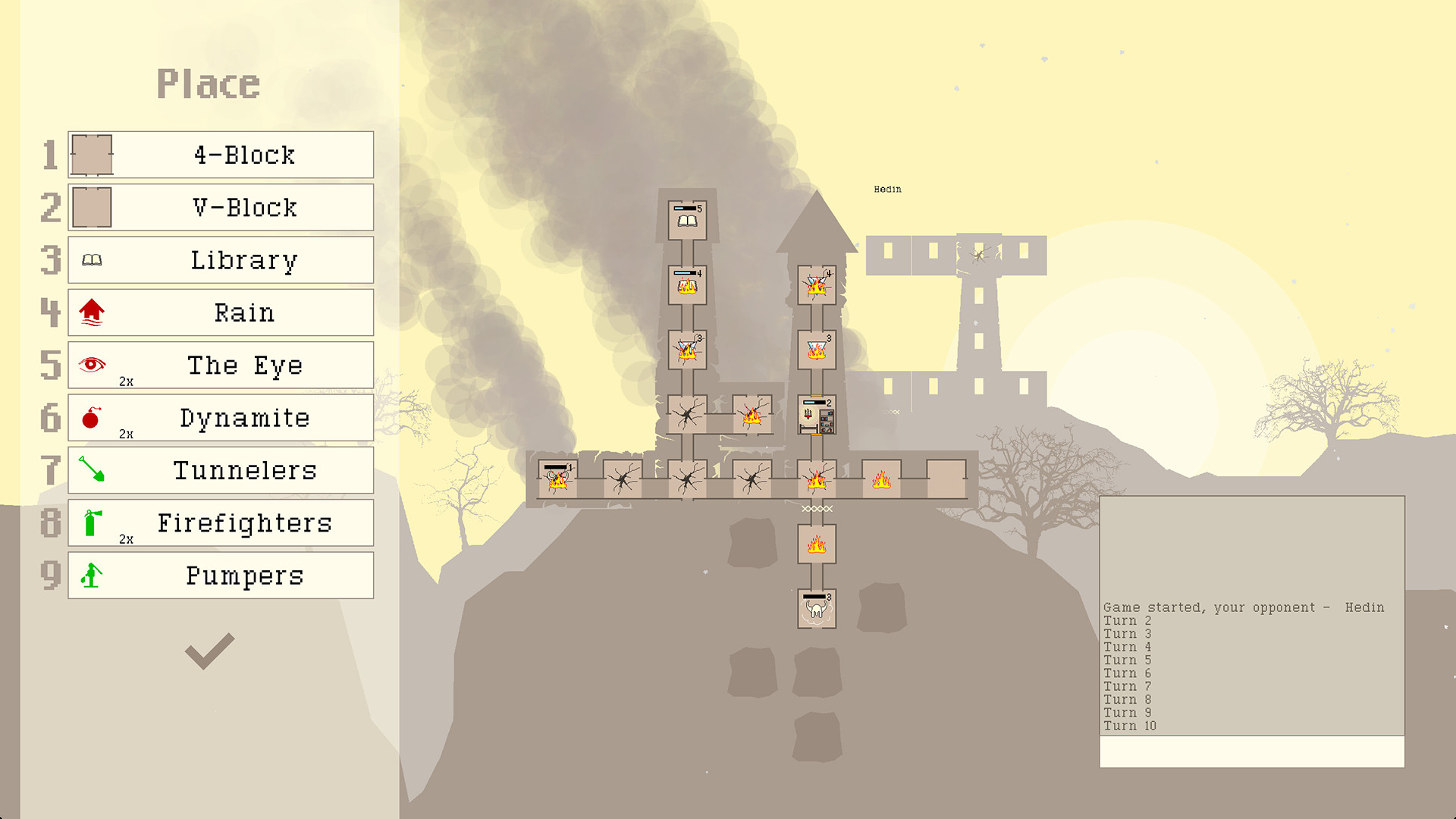The width and height of the screenshot is (1456, 819).
Task: Choose the green Tunnelers shovel icon
Action: point(91,469)
